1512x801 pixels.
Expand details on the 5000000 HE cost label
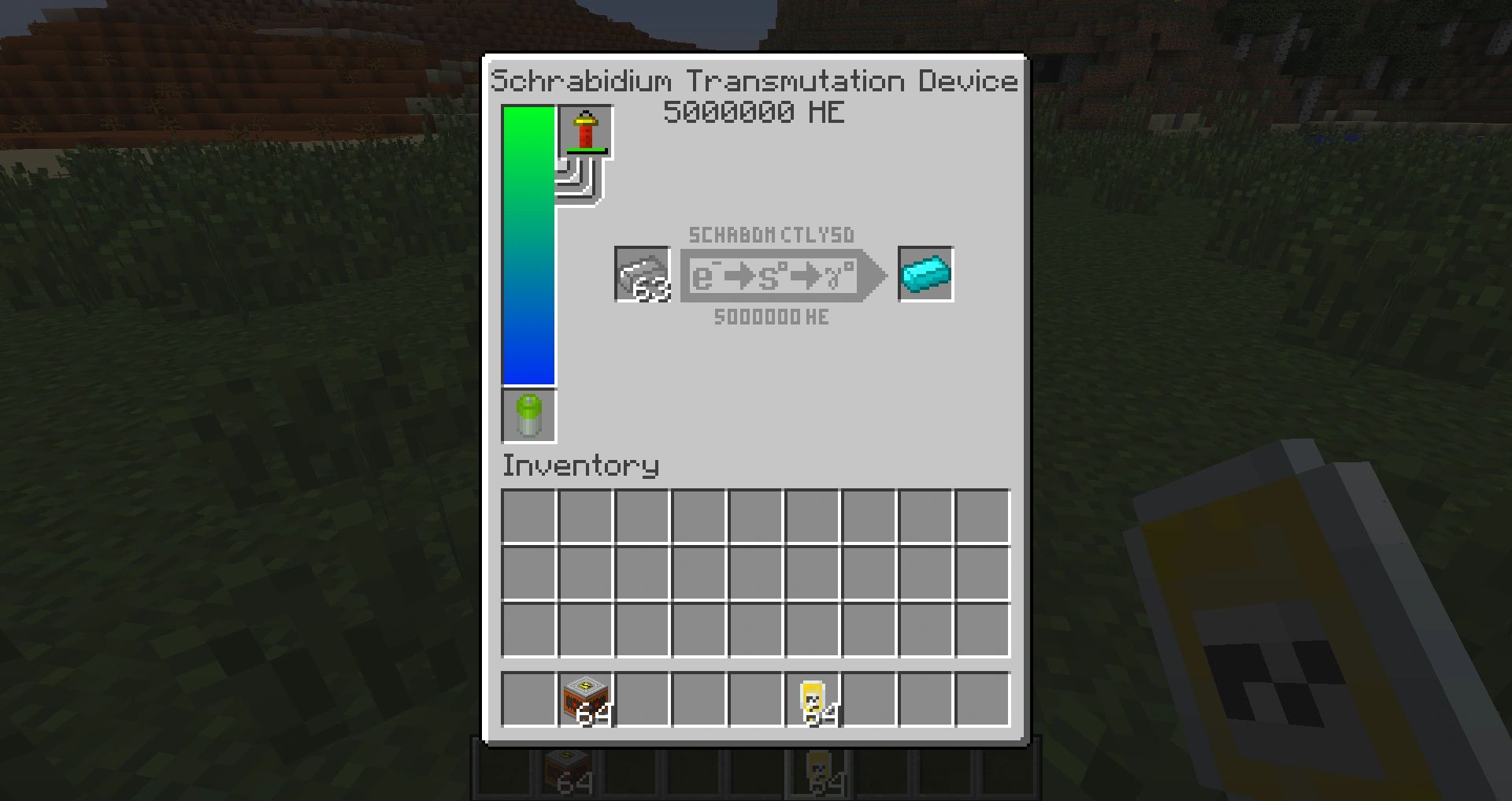point(770,317)
